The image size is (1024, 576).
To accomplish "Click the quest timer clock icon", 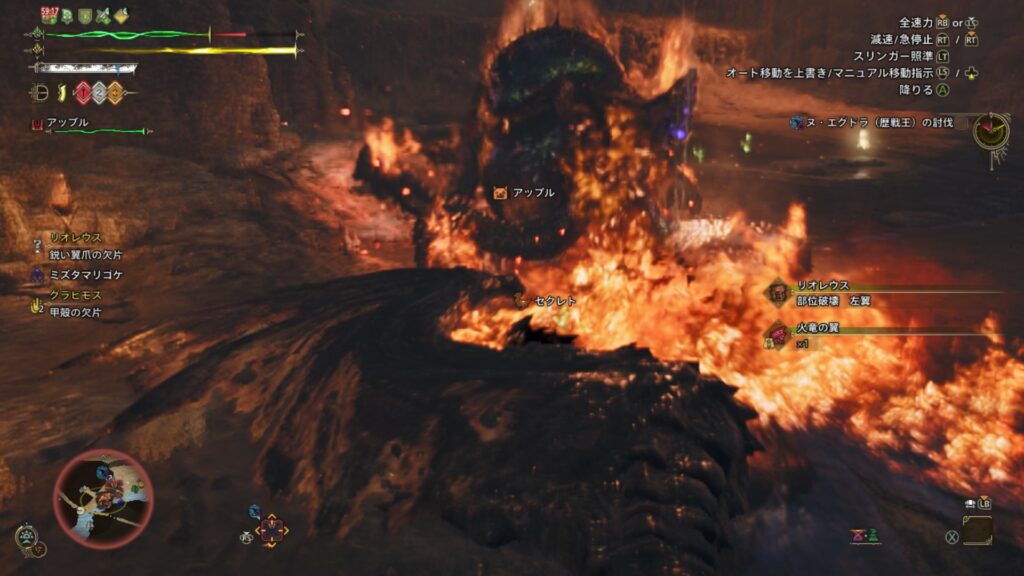I will pyautogui.click(x=990, y=130).
